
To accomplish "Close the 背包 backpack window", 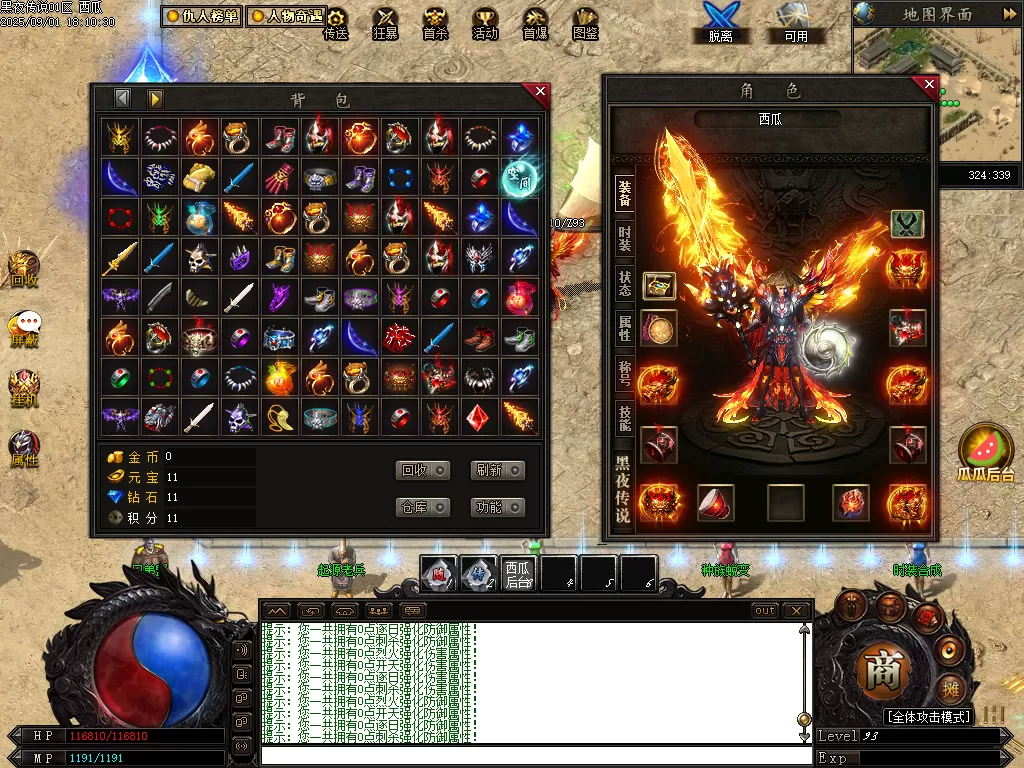I will [x=541, y=92].
